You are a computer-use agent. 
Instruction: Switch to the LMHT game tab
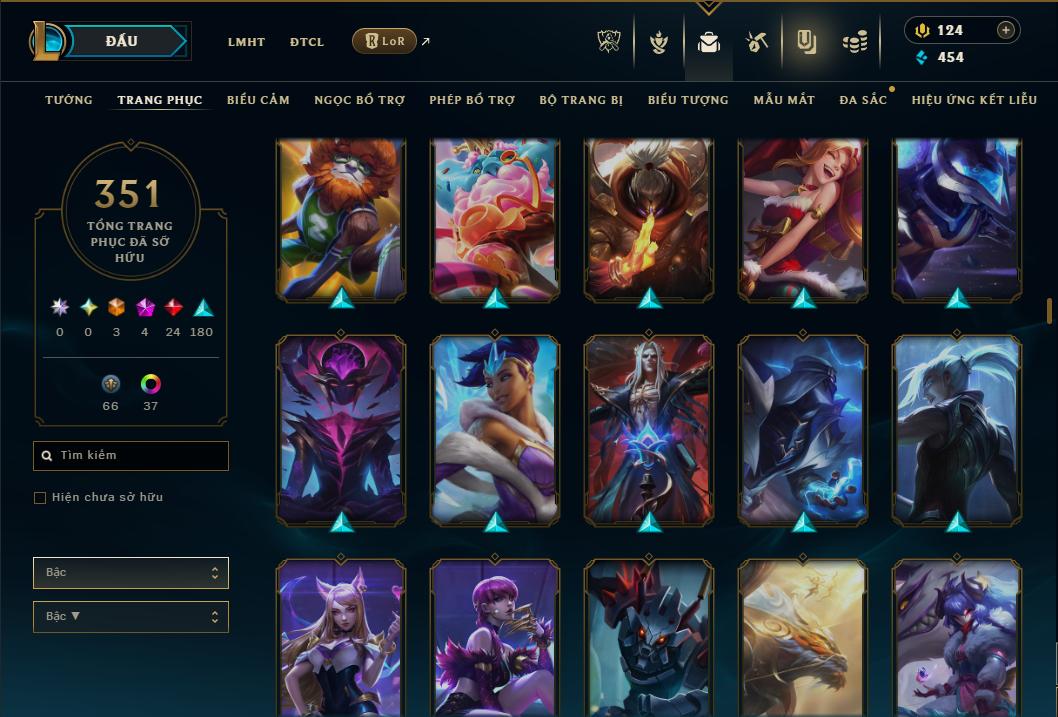click(246, 42)
